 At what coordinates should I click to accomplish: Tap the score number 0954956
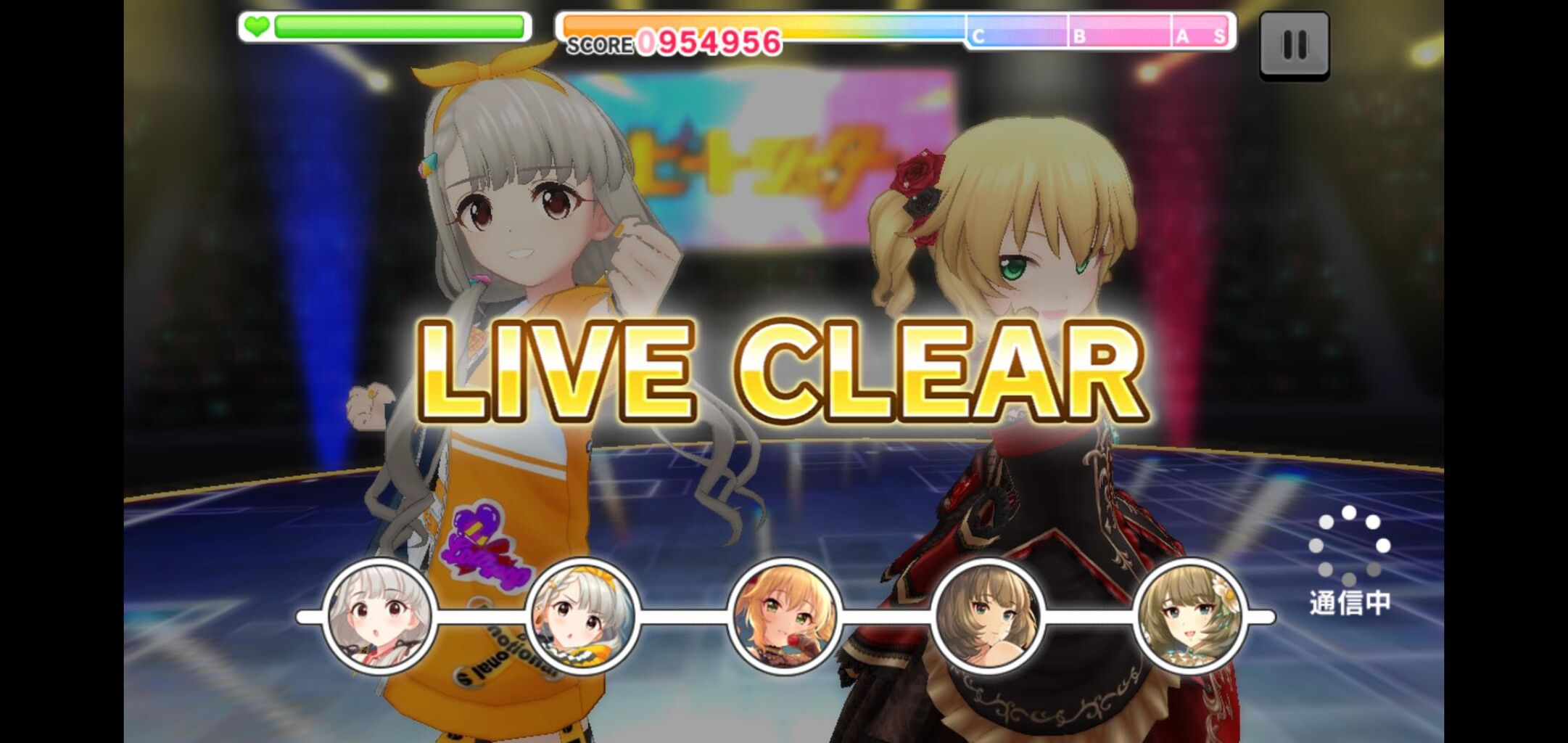707,40
